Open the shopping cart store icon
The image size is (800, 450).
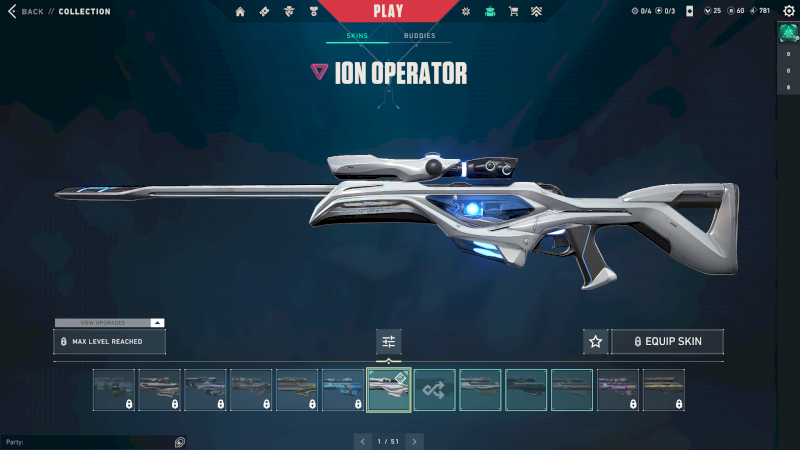tap(514, 12)
